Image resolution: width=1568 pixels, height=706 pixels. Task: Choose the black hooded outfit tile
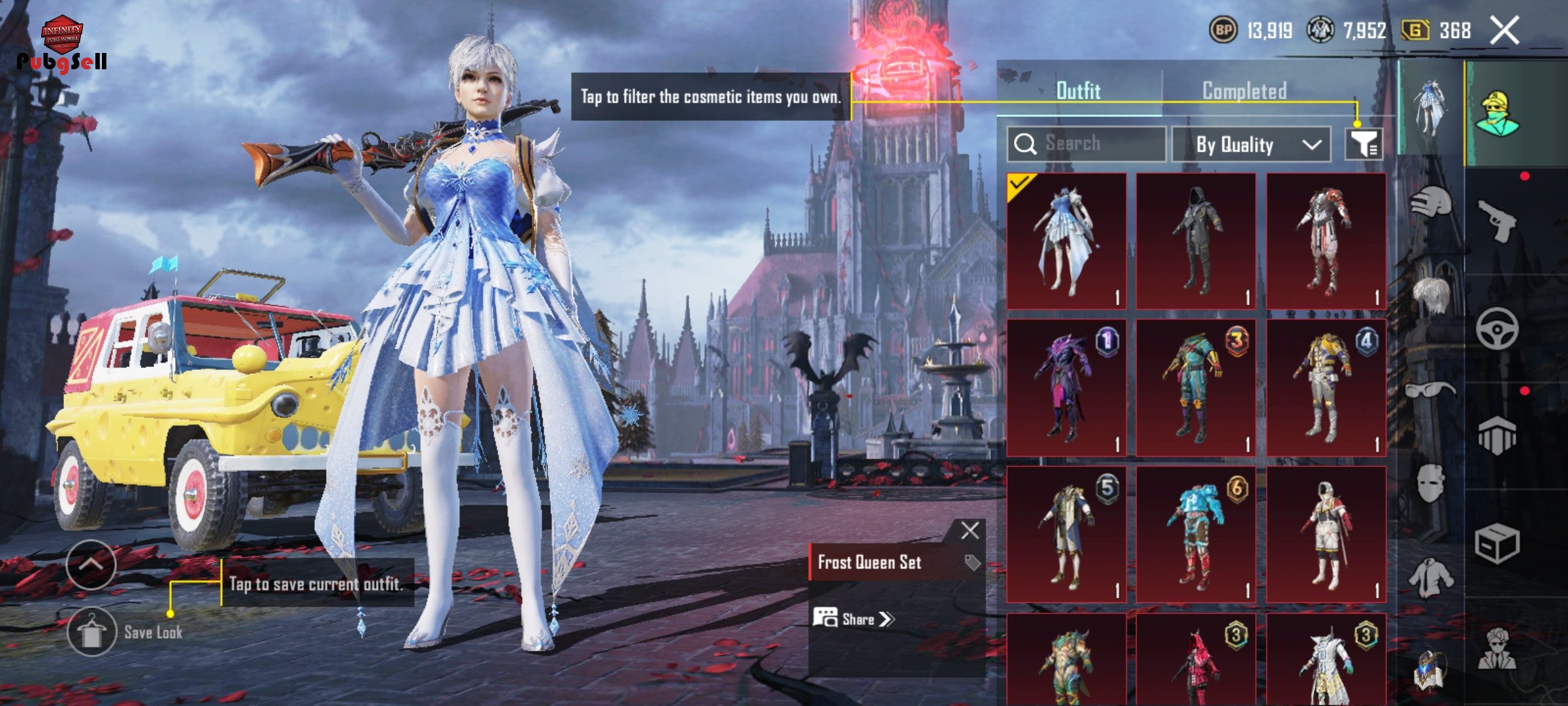tap(1196, 241)
